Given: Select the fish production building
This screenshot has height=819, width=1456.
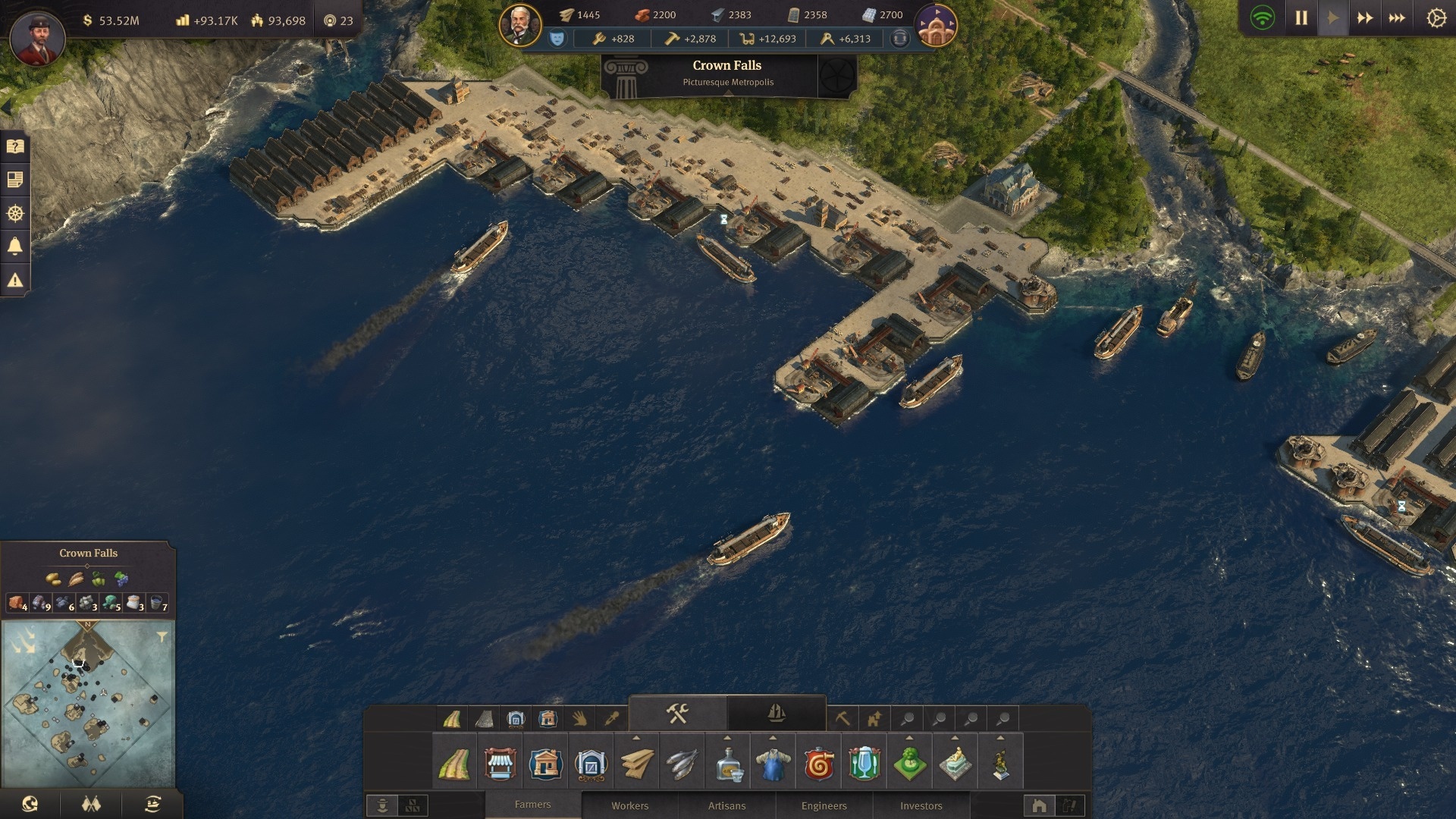Looking at the screenshot, I should [x=682, y=764].
